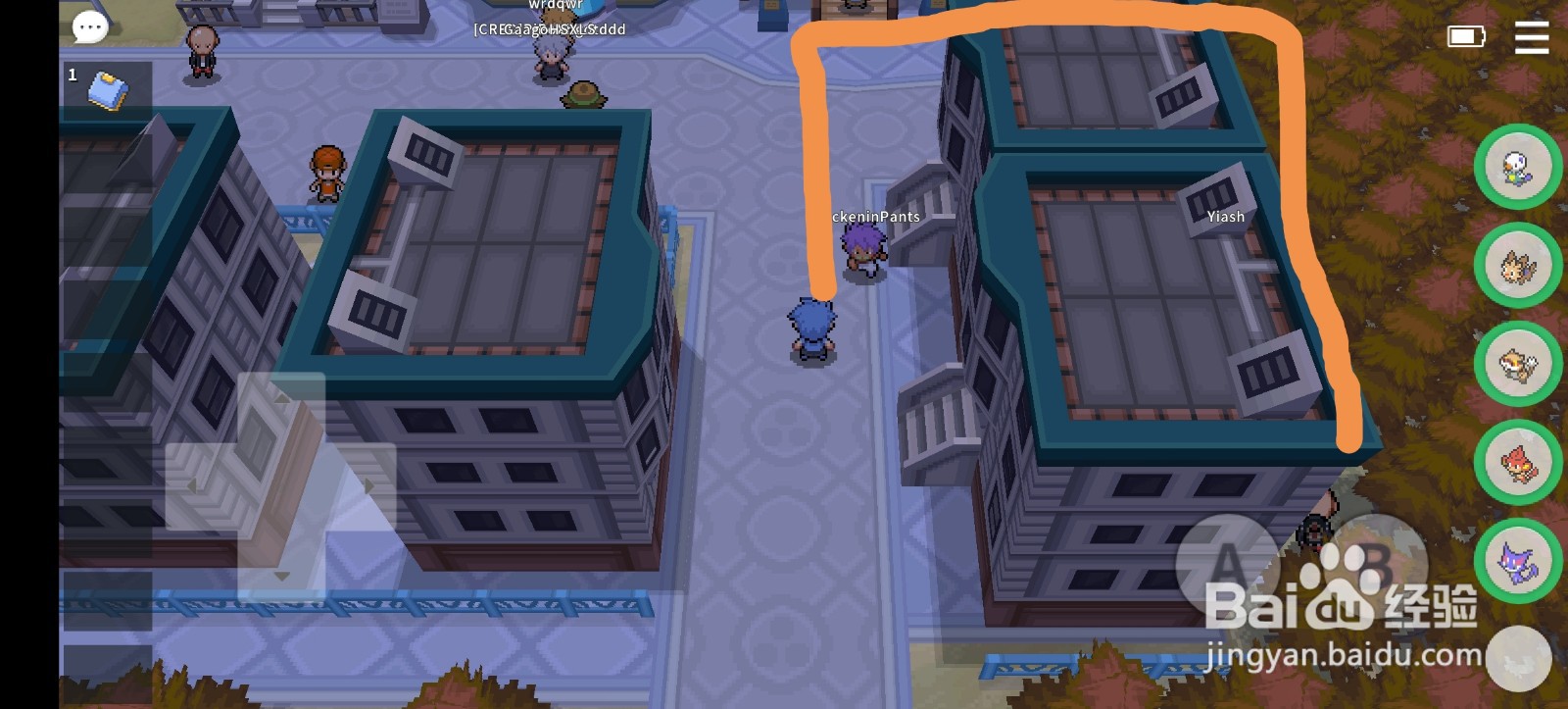Select the Oshawott party slot
Image resolution: width=1568 pixels, height=709 pixels.
tap(1519, 167)
